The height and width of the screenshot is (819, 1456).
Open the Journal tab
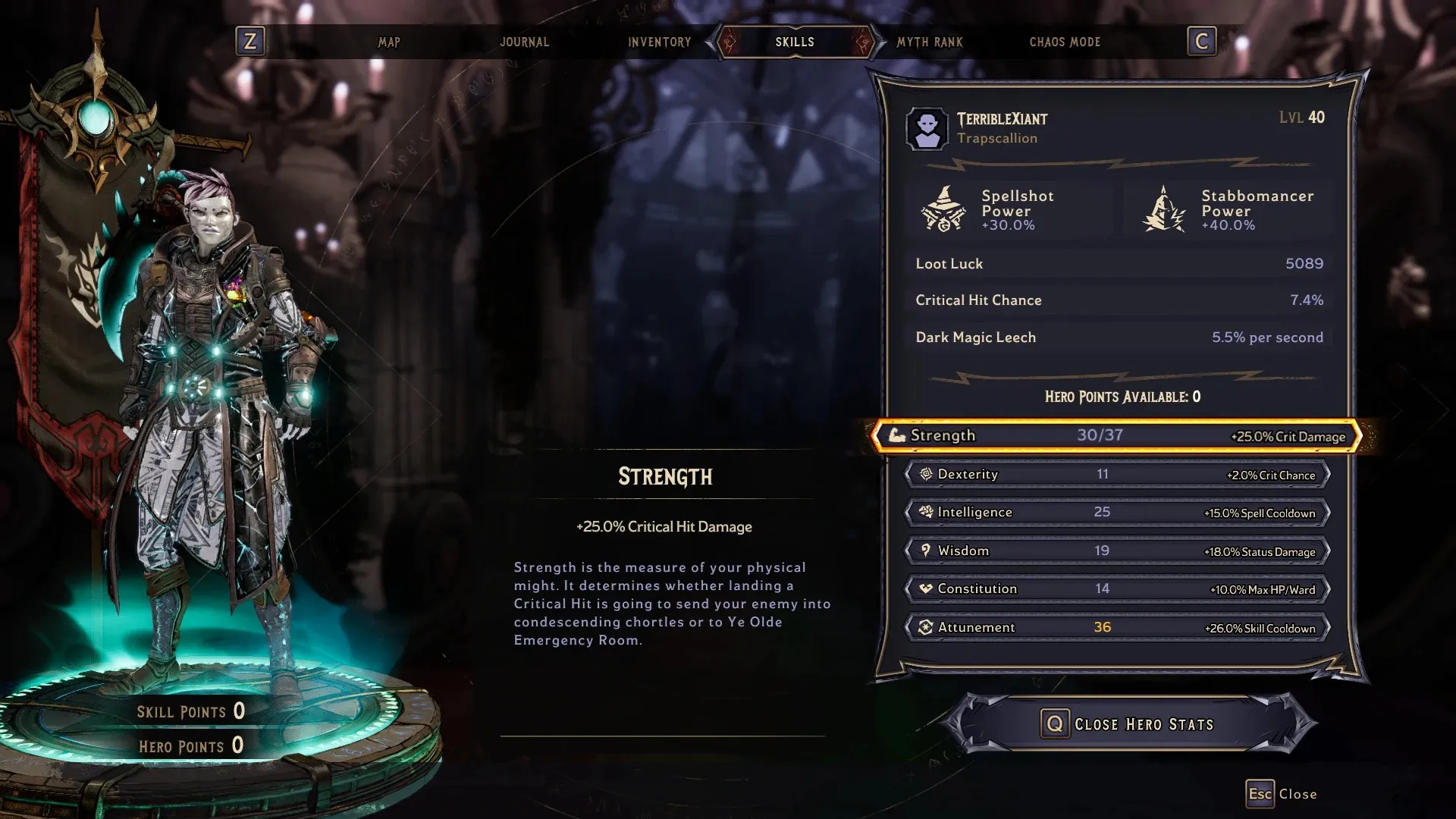pyautogui.click(x=524, y=42)
